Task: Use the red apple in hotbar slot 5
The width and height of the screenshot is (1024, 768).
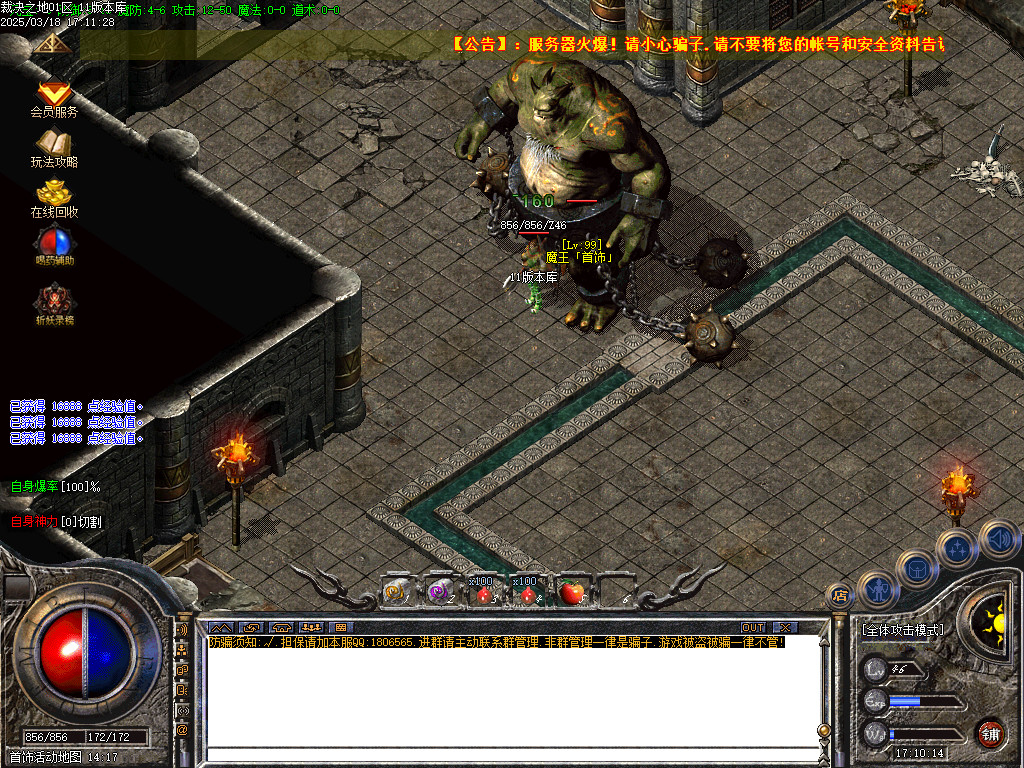Action: coord(571,592)
